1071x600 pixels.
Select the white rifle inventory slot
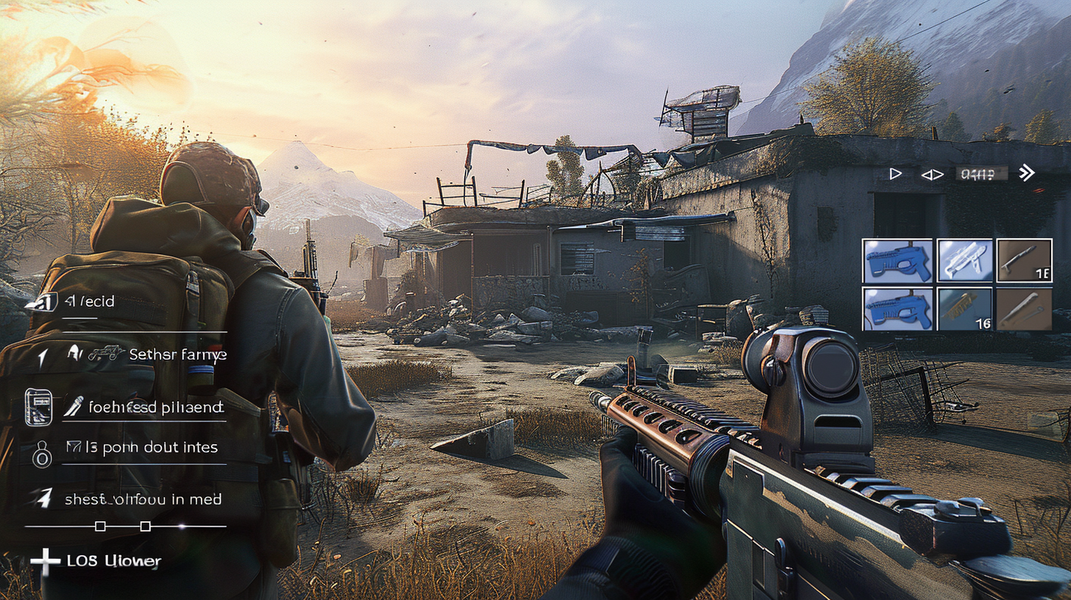coord(965,261)
